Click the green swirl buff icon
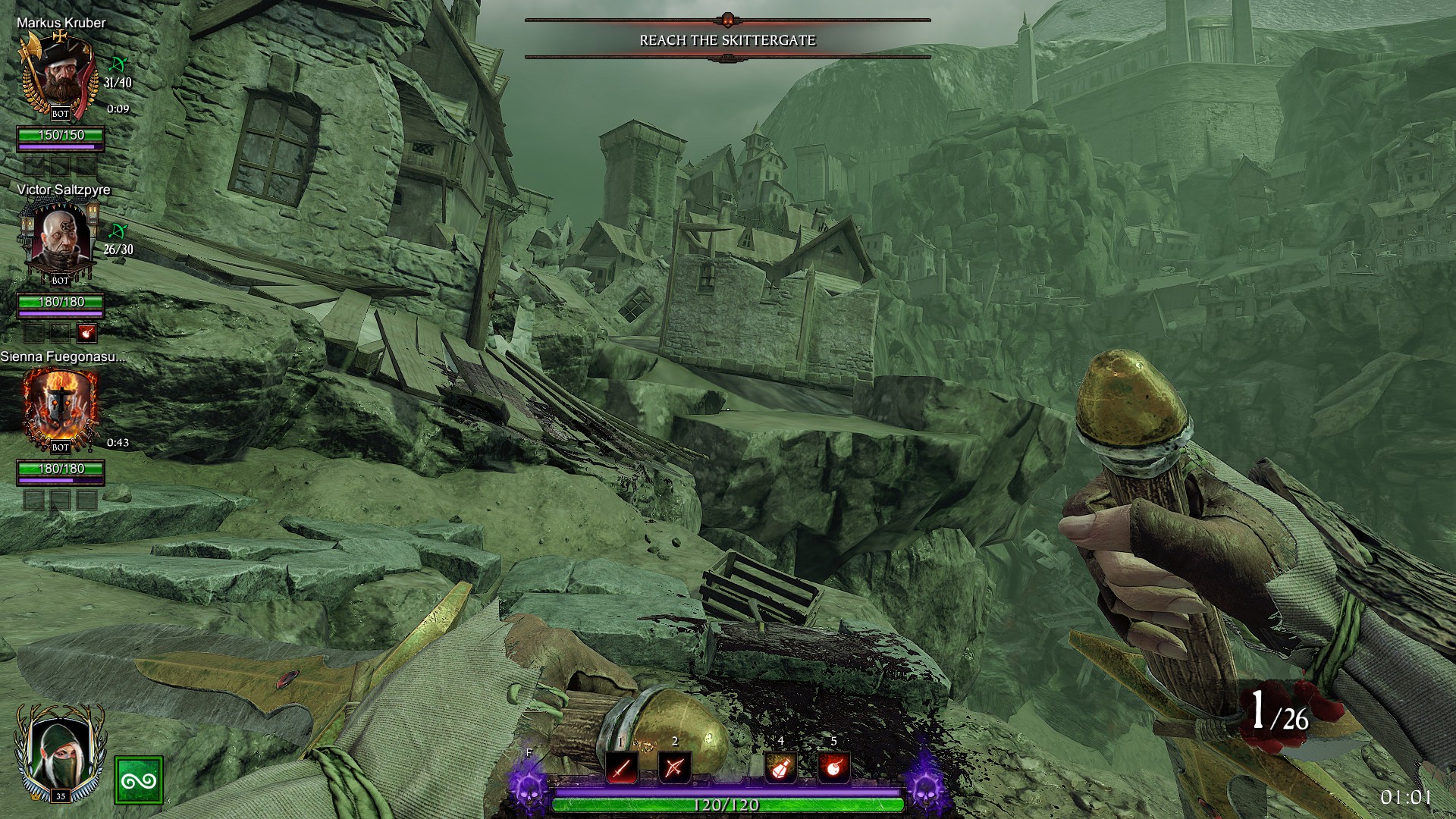Screen dimensions: 1456x819 click(x=139, y=780)
